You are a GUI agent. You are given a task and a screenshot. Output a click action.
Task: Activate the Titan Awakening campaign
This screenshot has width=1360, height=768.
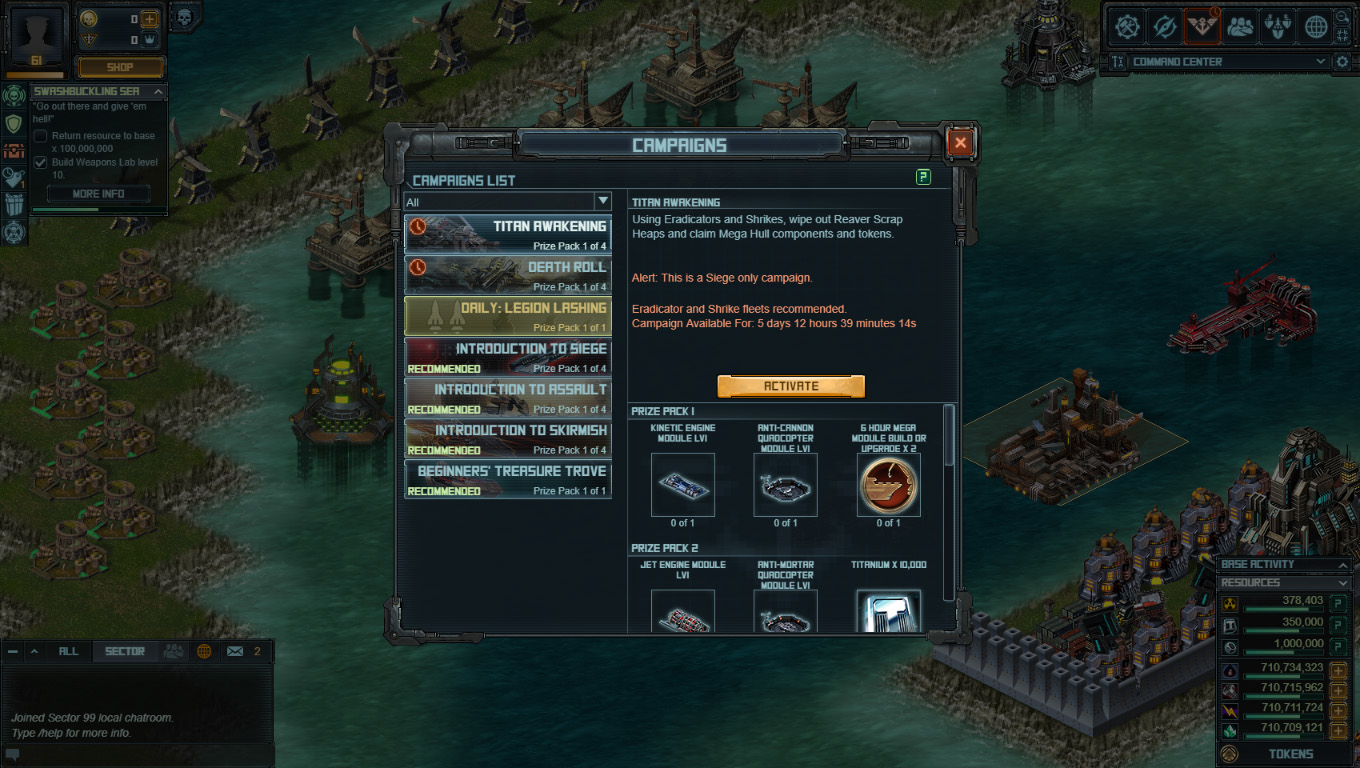(790, 386)
